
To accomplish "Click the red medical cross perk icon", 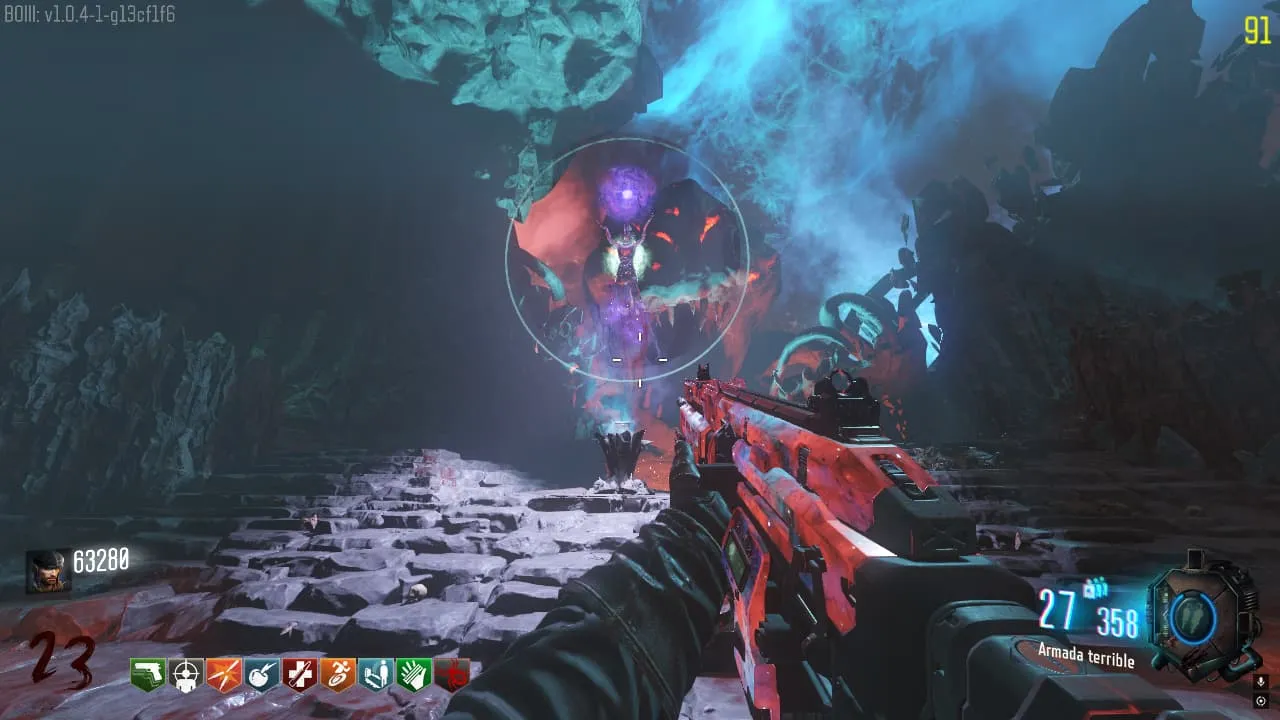I will pos(300,676).
